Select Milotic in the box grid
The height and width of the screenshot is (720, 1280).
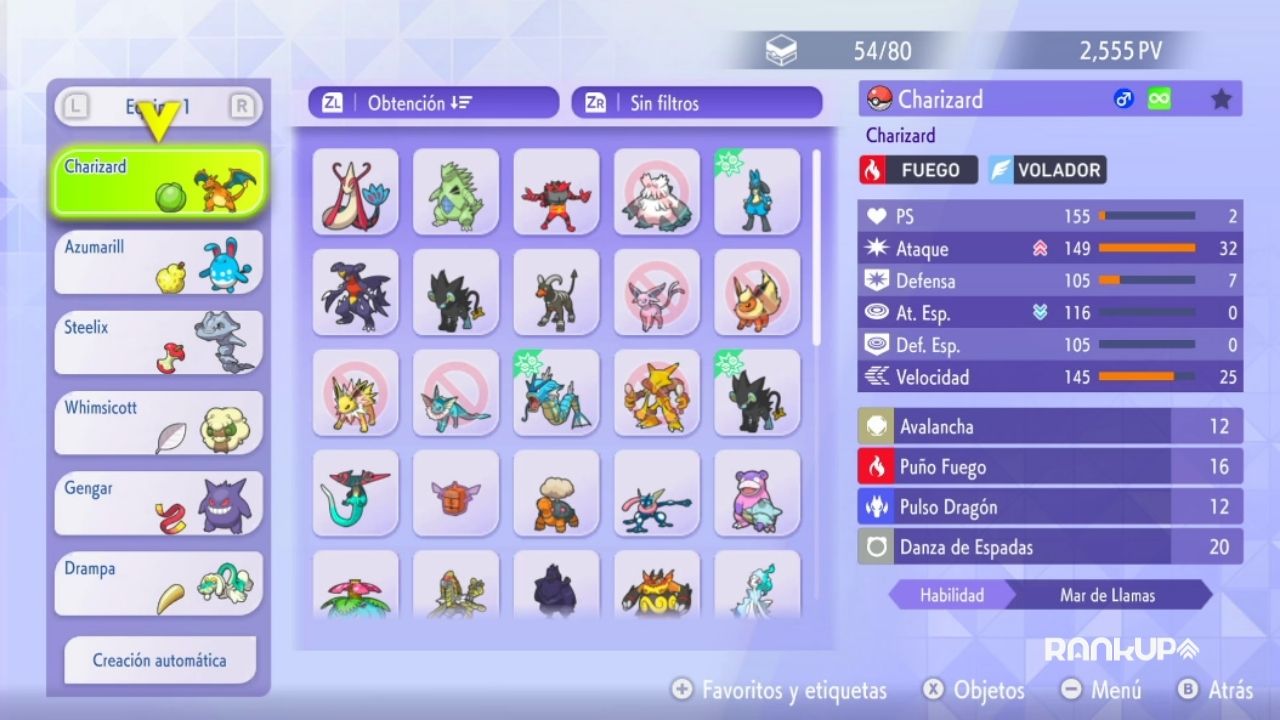pyautogui.click(x=355, y=191)
